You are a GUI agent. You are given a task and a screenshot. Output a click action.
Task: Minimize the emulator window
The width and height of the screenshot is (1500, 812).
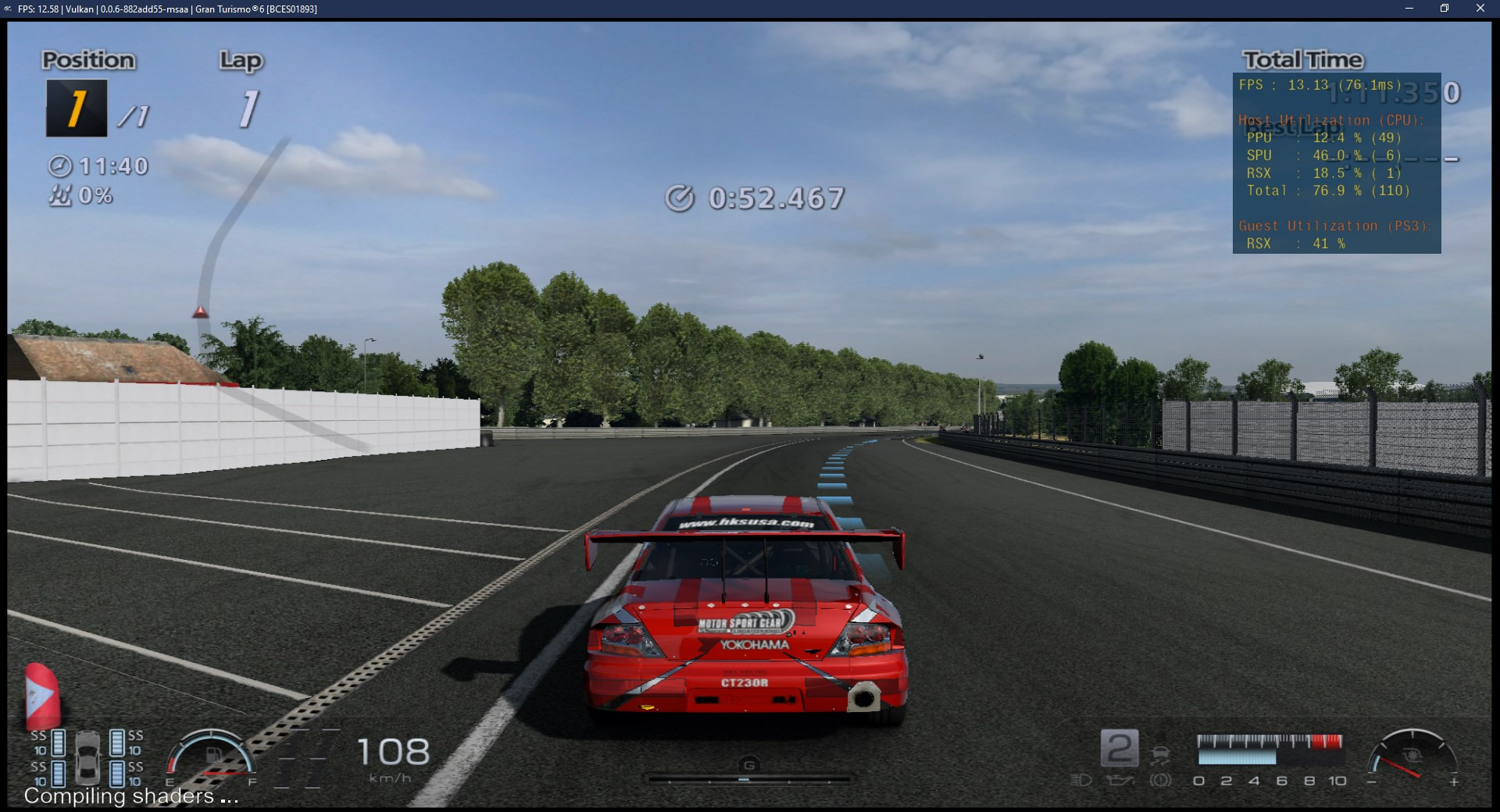[x=1409, y=9]
